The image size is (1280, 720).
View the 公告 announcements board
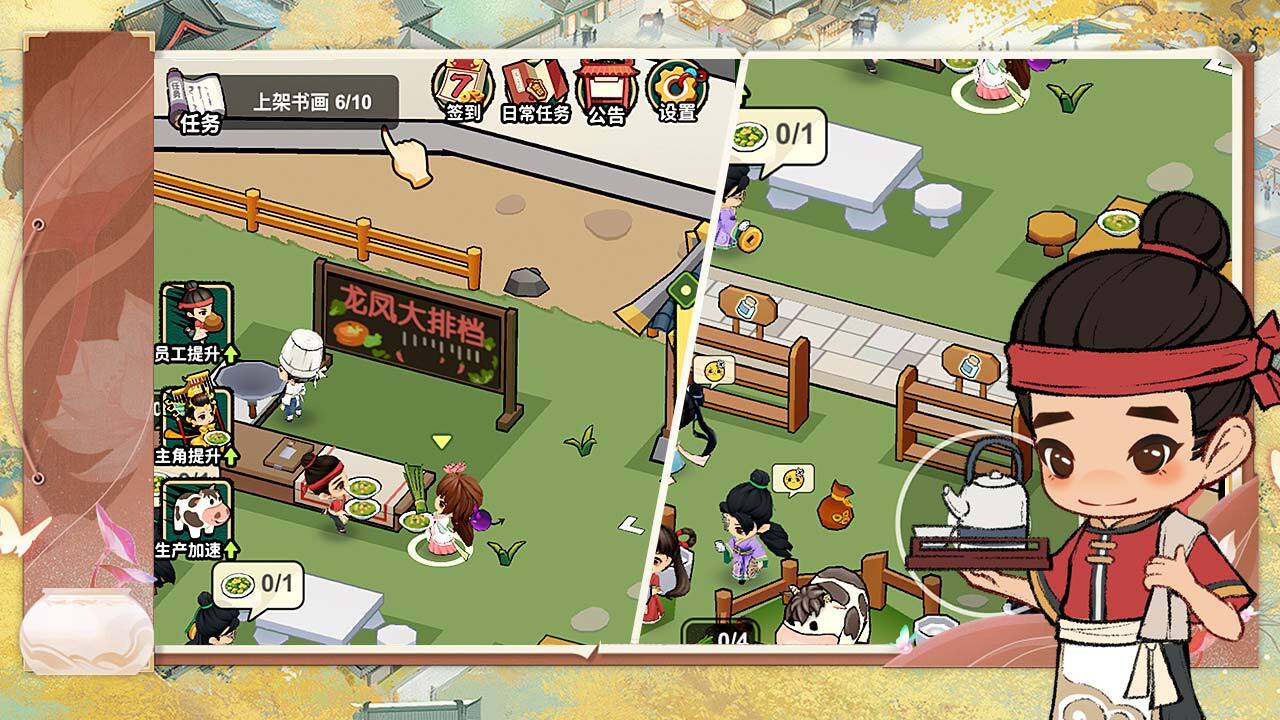point(606,92)
